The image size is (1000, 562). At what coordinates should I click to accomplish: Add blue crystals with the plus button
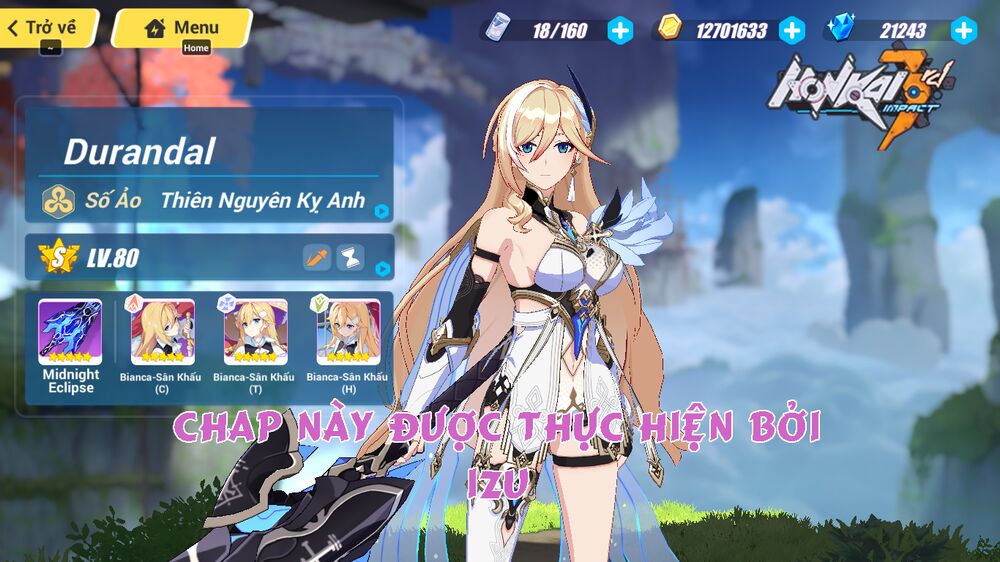[x=963, y=30]
